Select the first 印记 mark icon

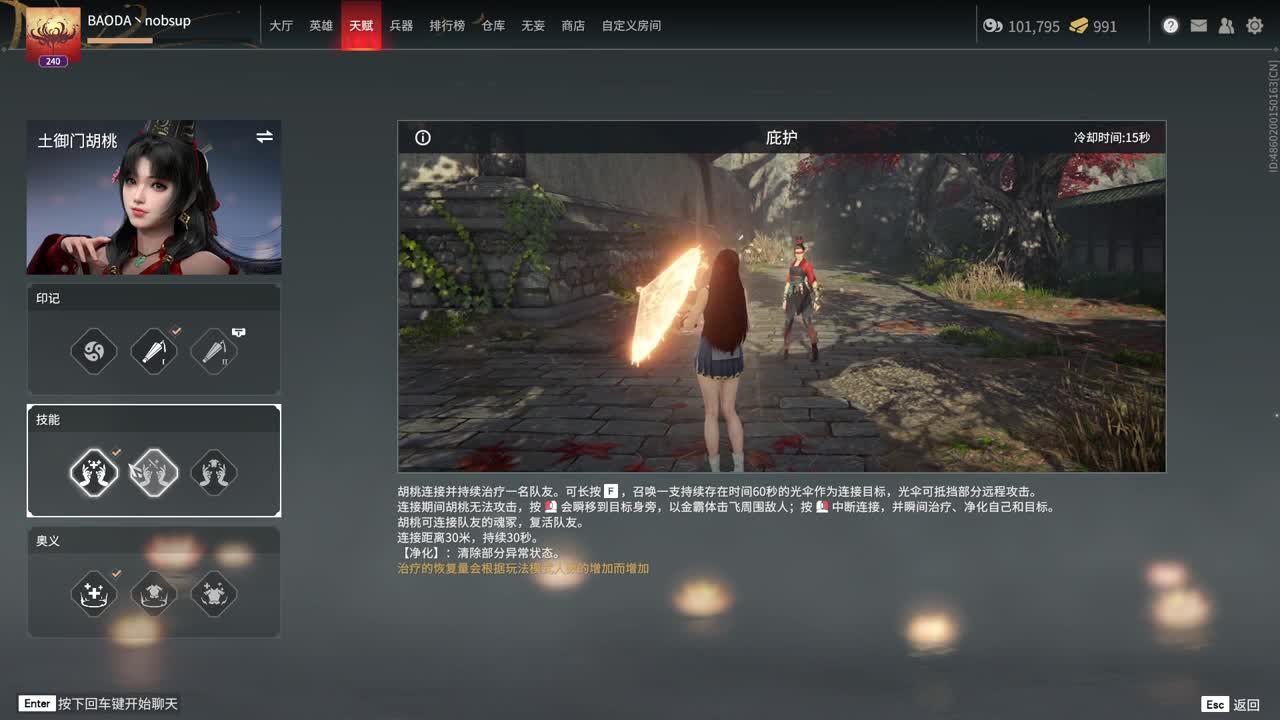click(93, 351)
